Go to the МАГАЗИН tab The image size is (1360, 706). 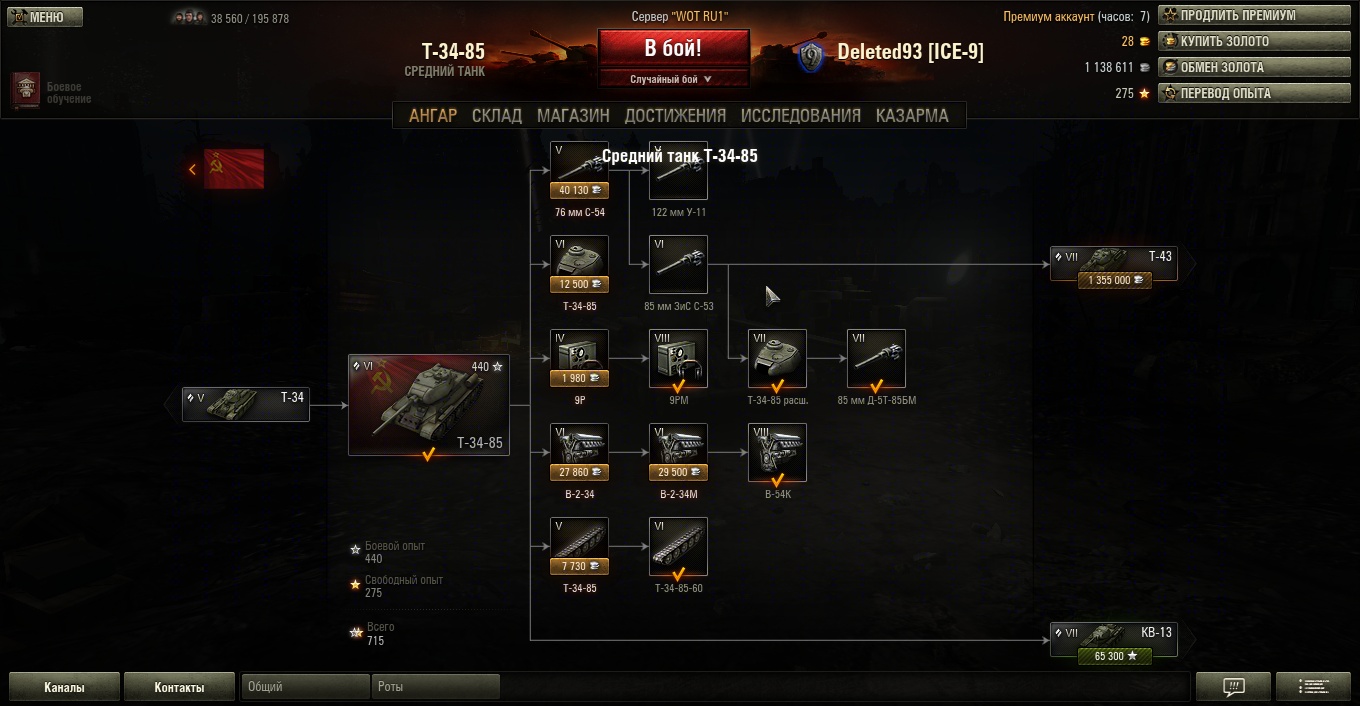pyautogui.click(x=573, y=115)
